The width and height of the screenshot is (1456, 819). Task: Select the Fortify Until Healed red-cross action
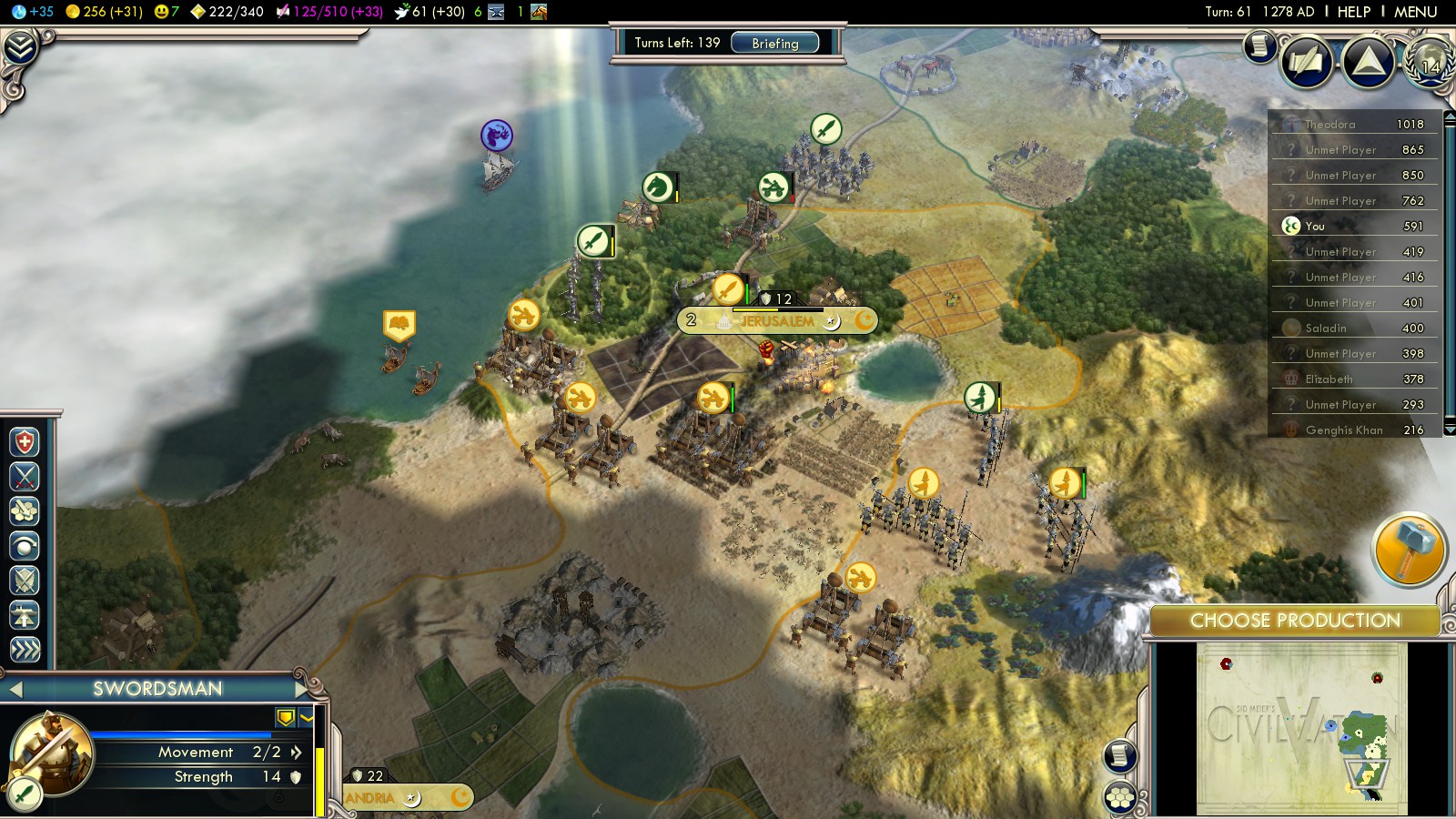click(x=25, y=442)
